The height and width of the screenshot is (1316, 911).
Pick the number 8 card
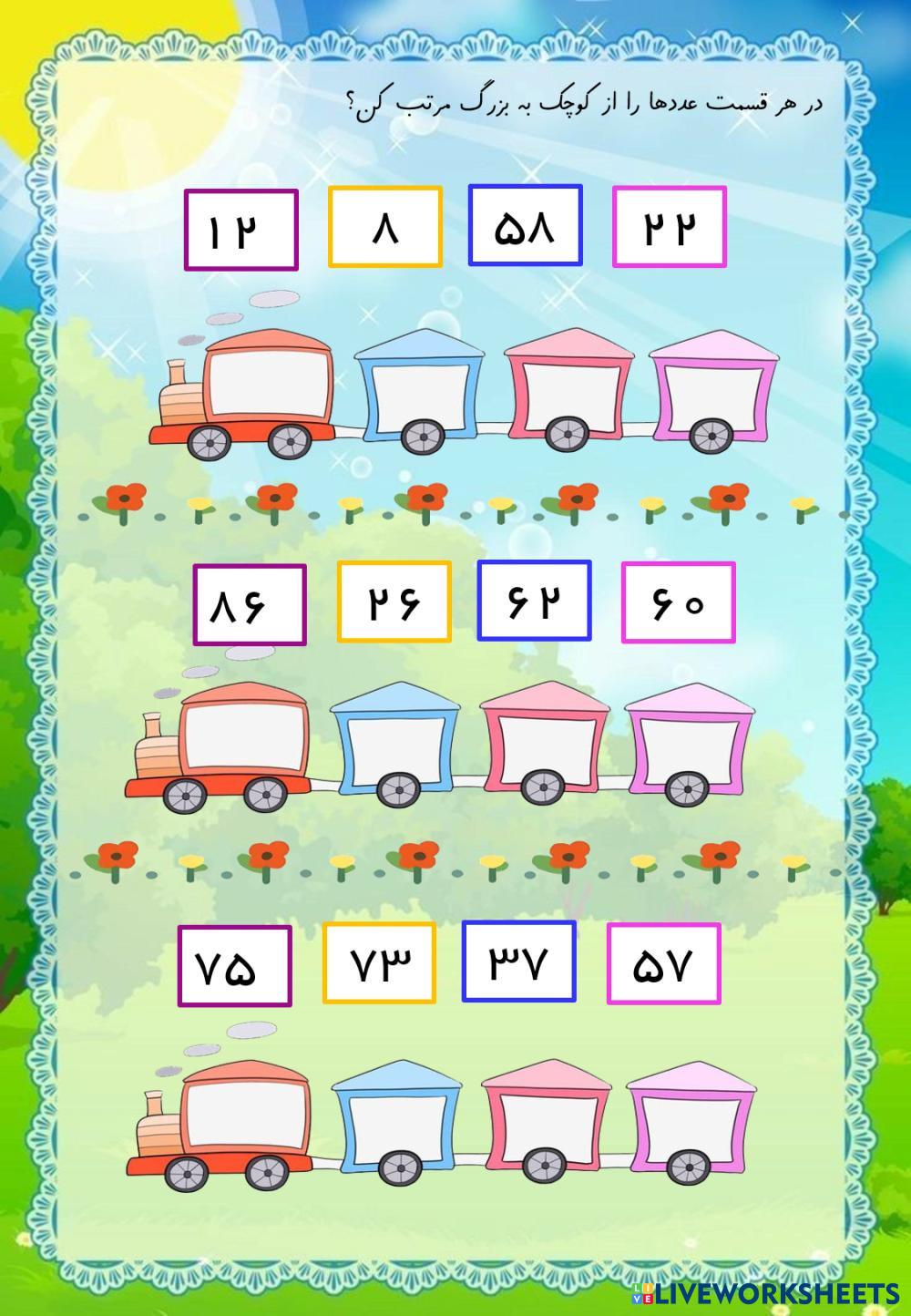385,227
